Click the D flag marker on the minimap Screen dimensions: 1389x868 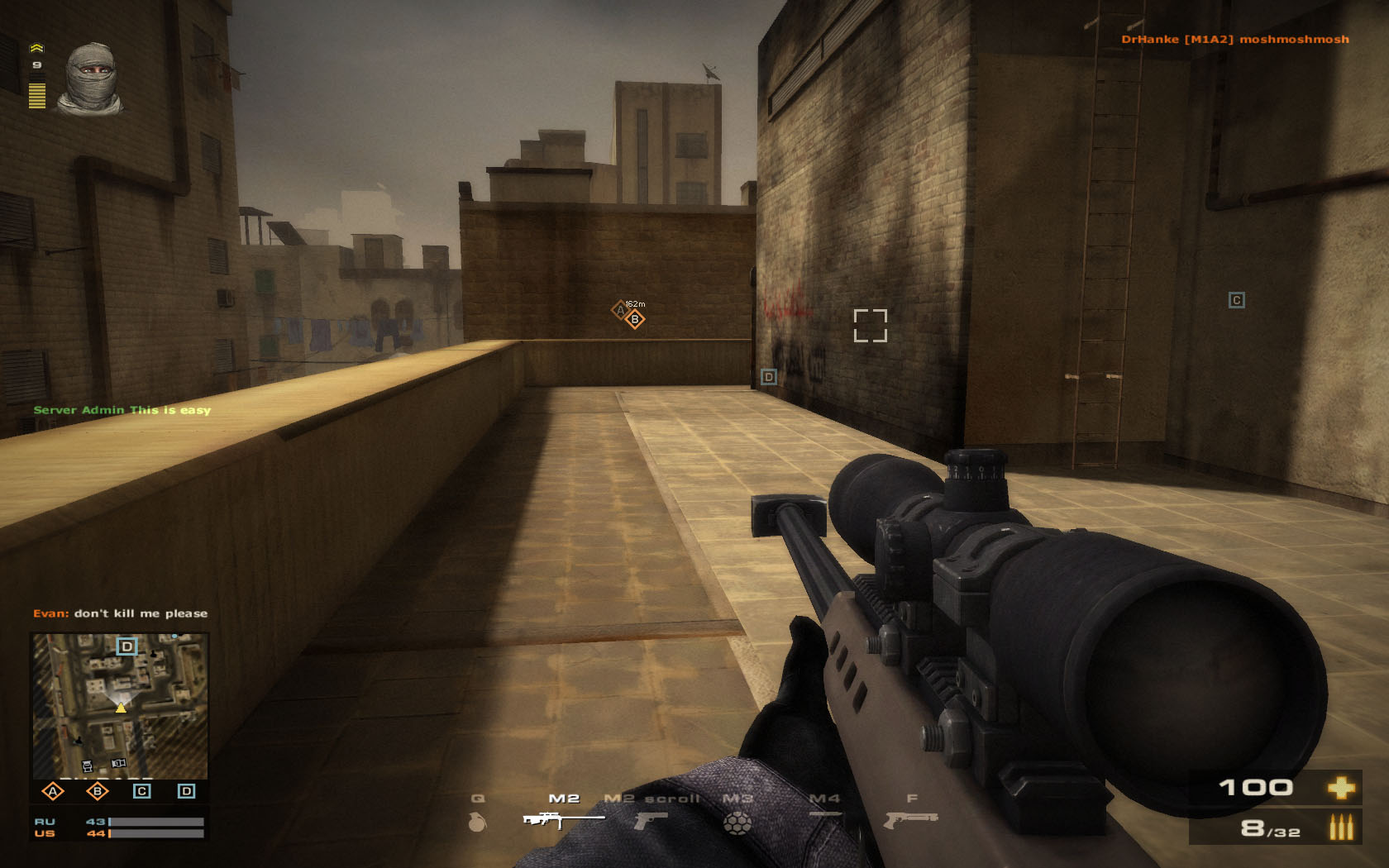126,646
